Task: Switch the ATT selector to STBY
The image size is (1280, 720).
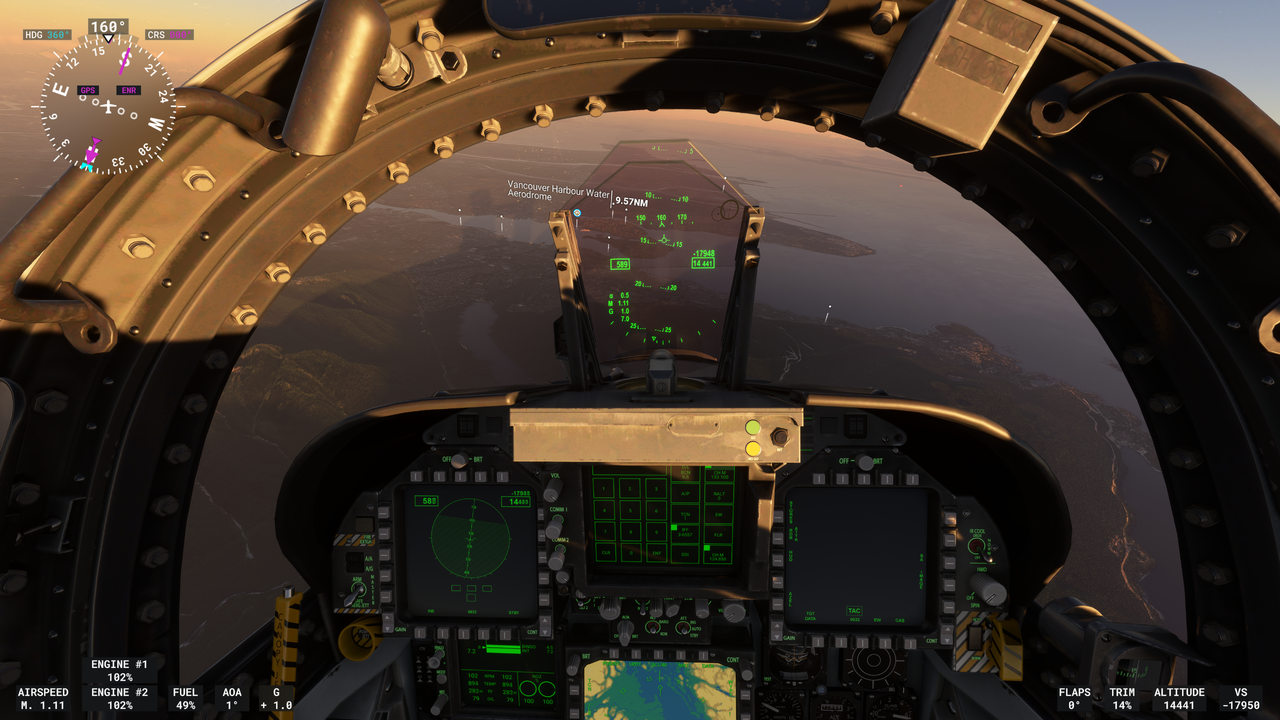Action: coord(683,631)
